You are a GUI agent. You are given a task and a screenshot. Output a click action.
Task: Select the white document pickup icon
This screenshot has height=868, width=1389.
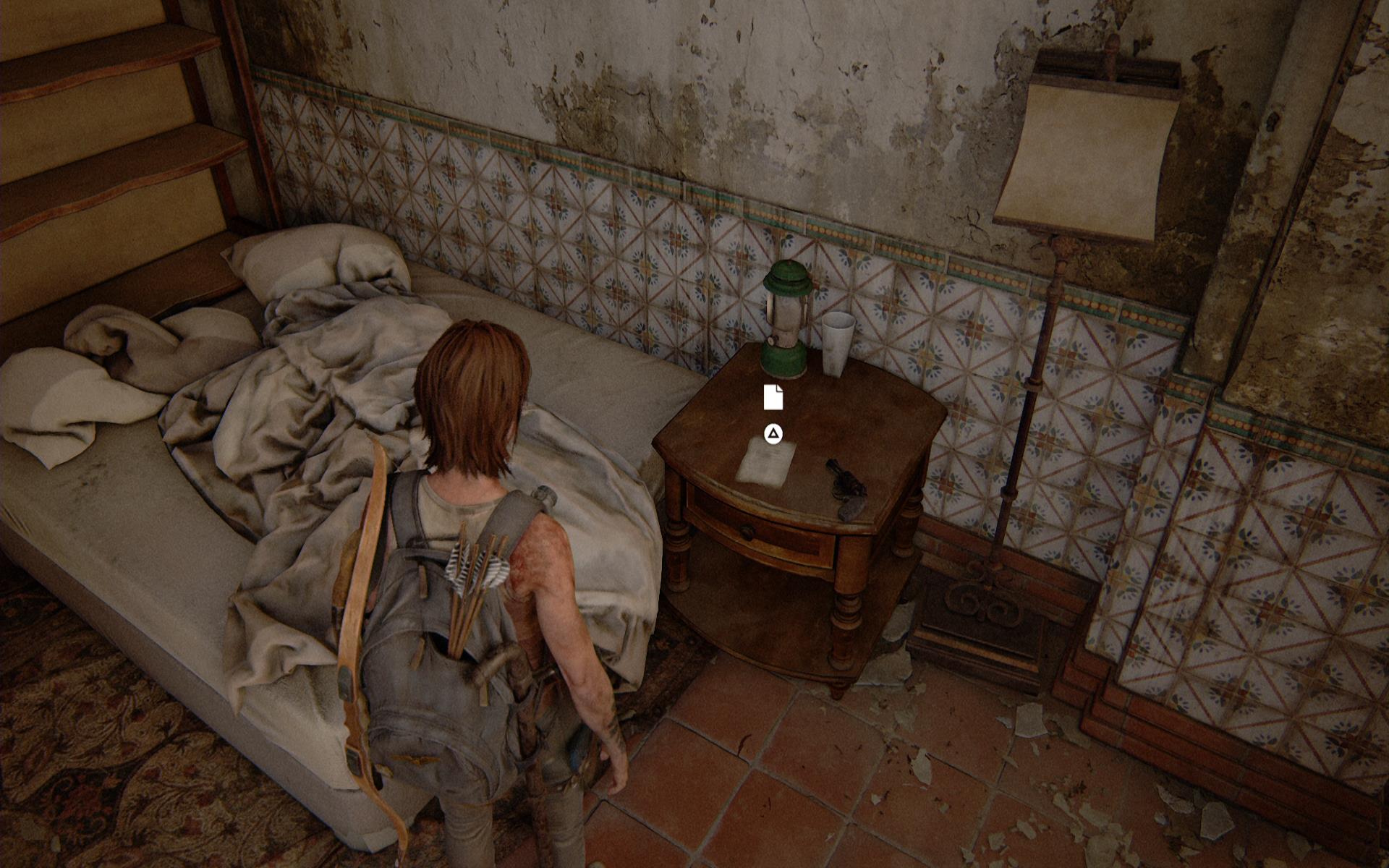[x=773, y=397]
